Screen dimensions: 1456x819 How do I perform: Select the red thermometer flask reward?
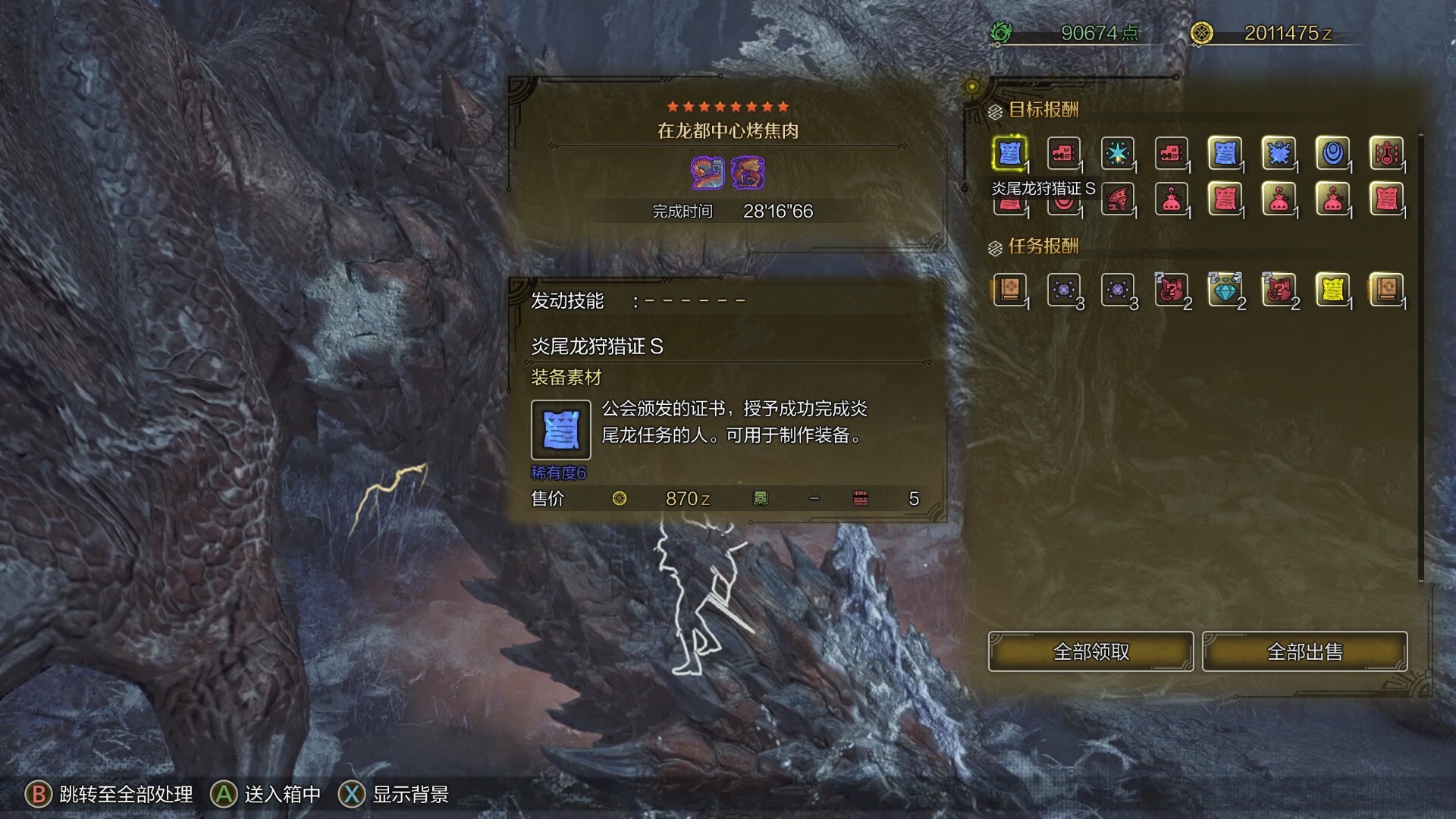point(1386,153)
